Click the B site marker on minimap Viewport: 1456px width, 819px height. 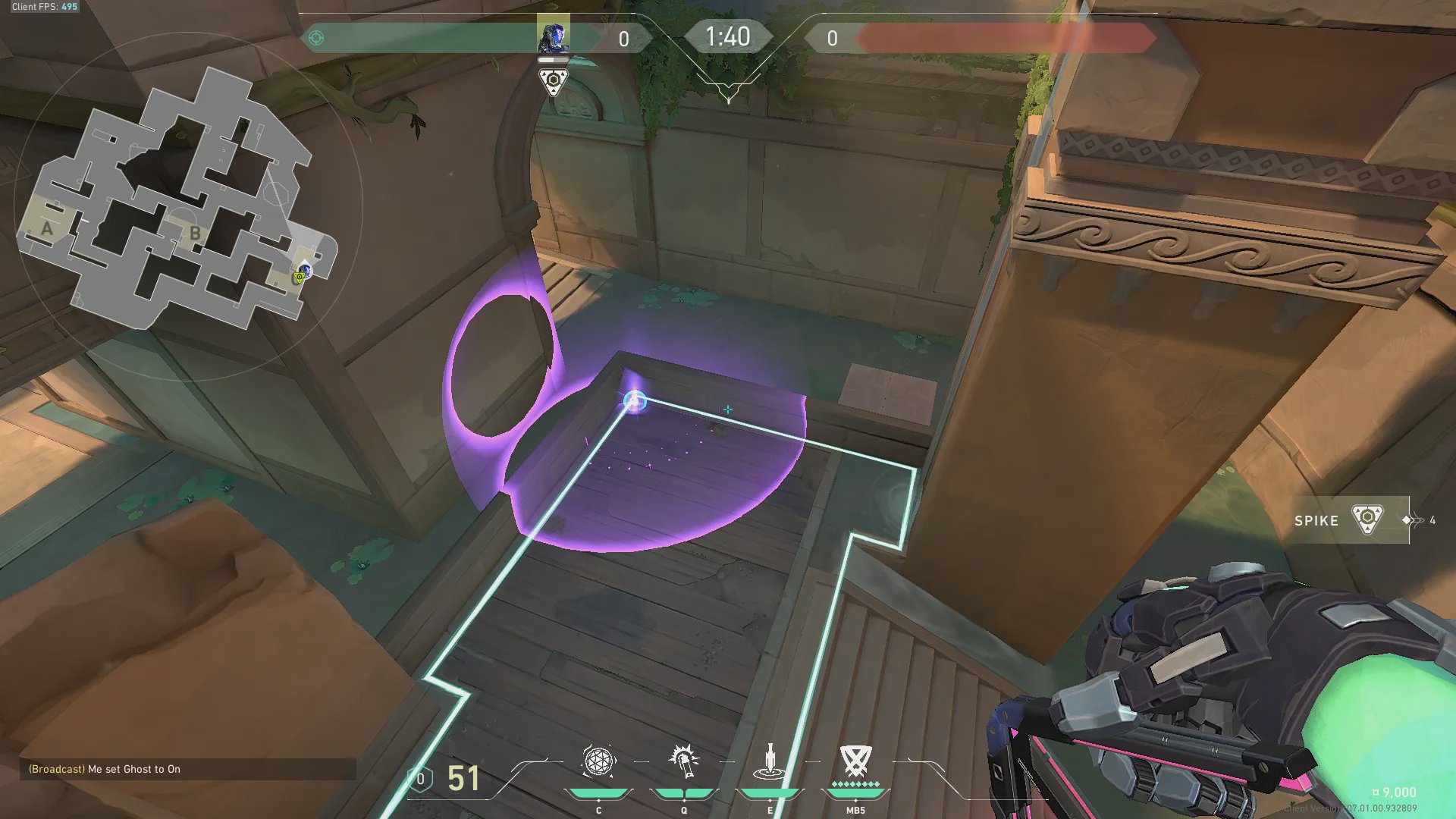tap(195, 234)
